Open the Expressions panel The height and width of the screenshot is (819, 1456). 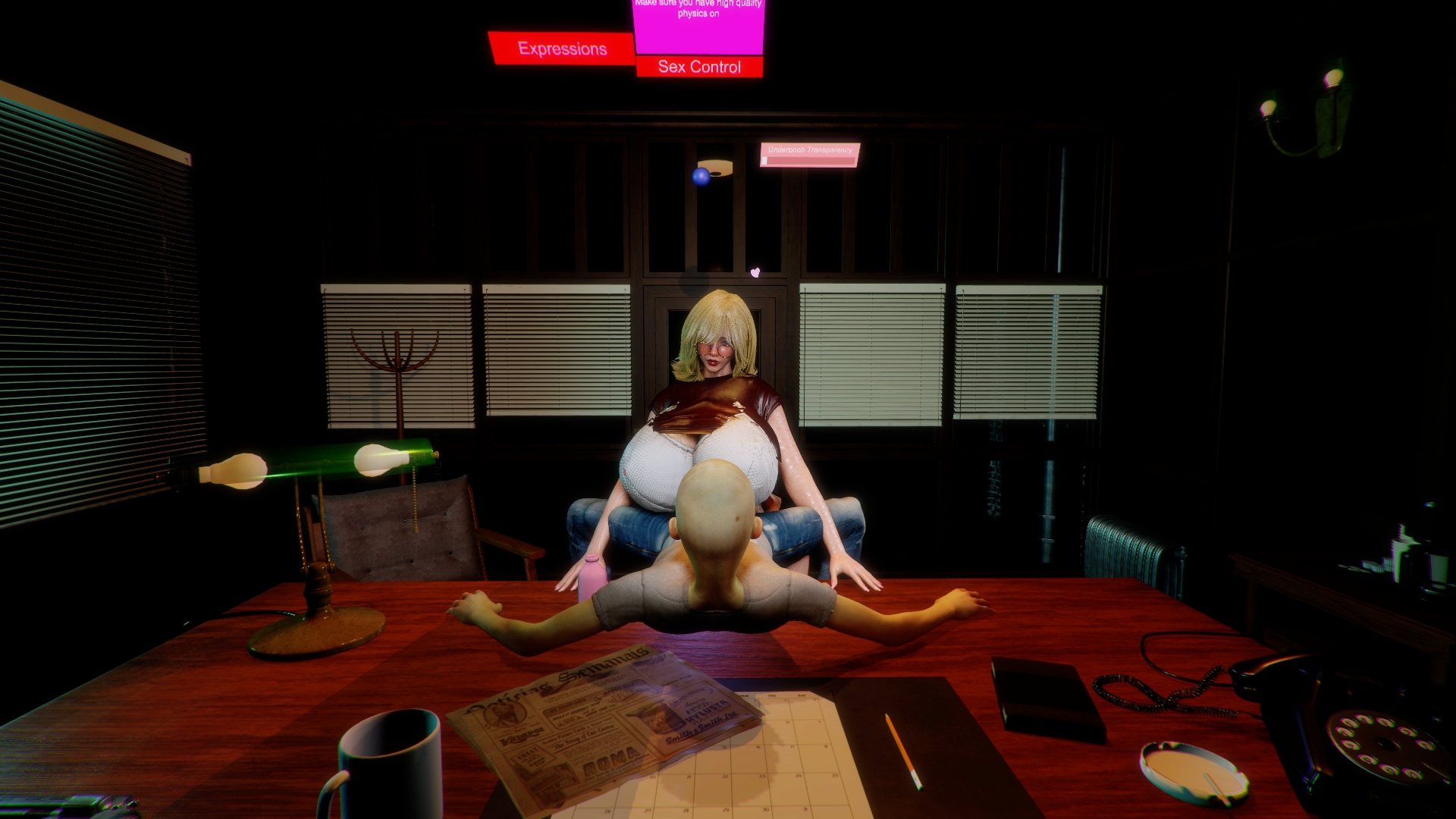tap(562, 49)
